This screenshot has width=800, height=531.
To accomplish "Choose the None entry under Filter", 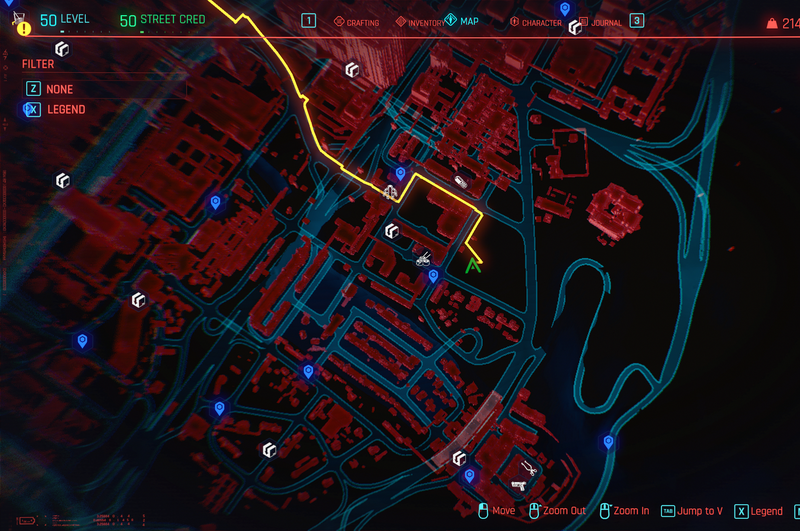I will [58, 89].
